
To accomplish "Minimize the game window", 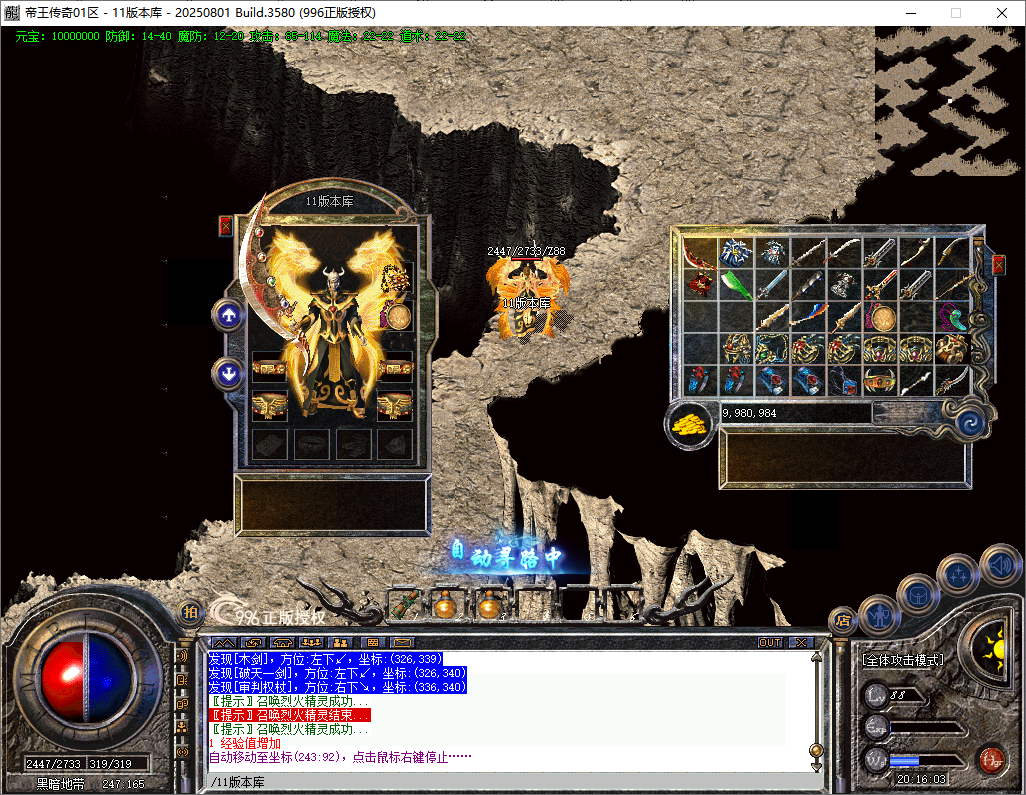I will 909,13.
